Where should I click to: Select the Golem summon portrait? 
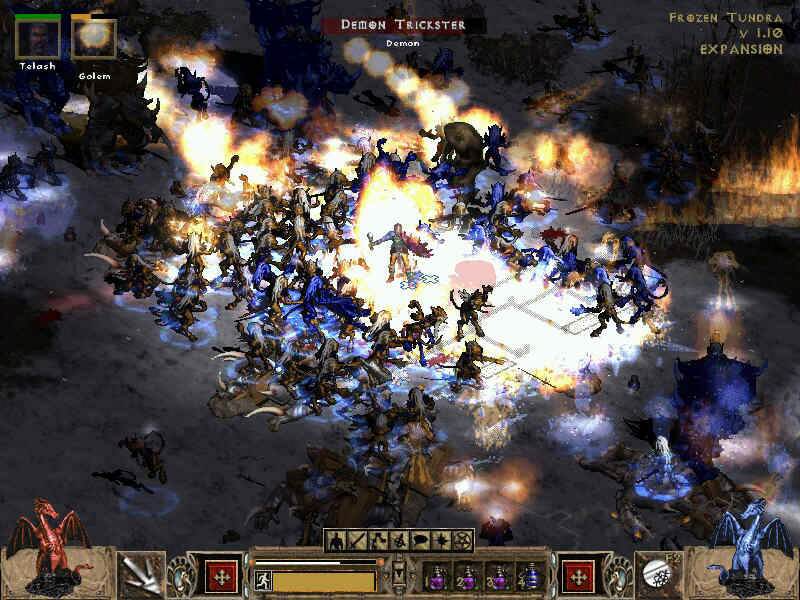pos(94,37)
